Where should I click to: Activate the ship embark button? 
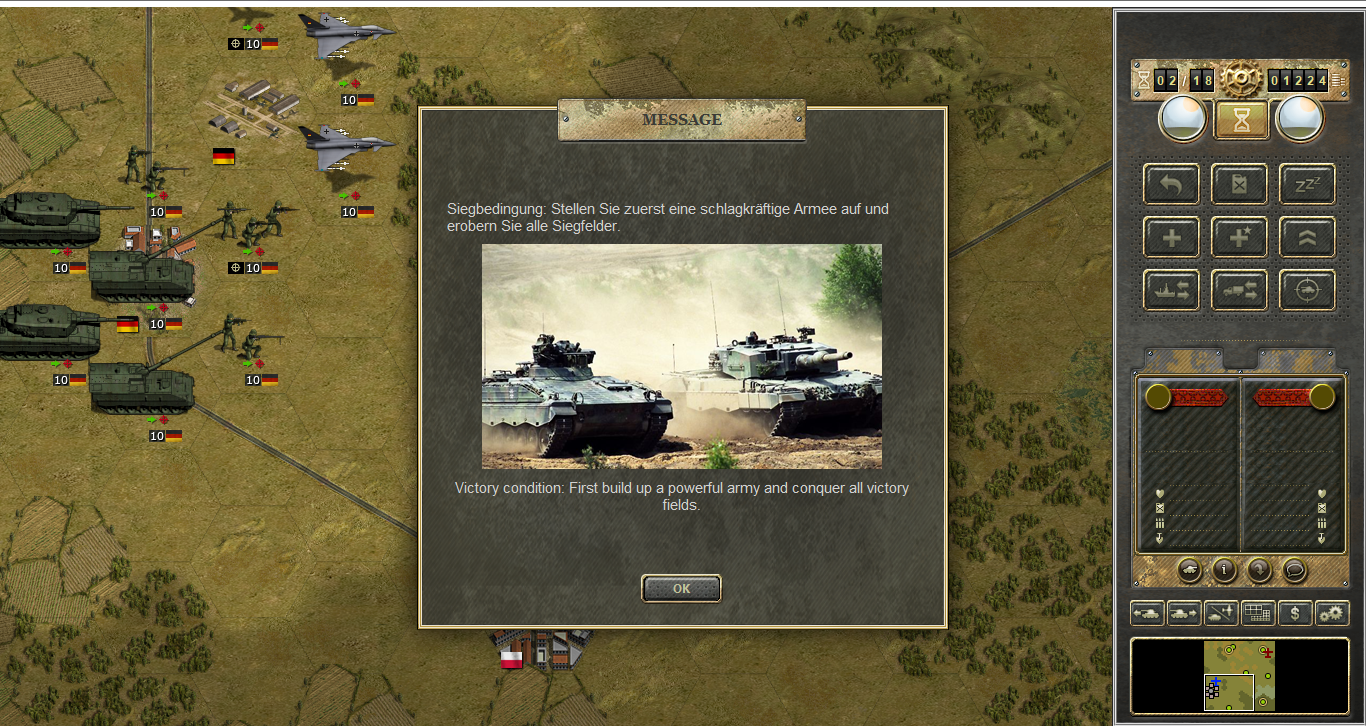1172,290
